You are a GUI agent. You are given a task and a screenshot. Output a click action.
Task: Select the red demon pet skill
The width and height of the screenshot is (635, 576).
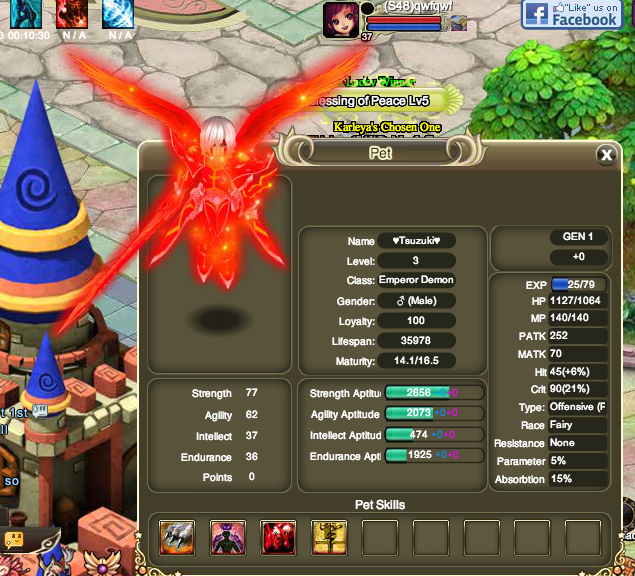pos(278,537)
